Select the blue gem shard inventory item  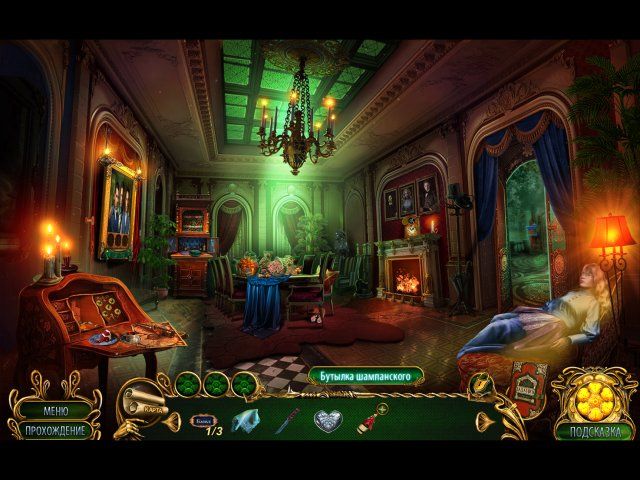point(246,422)
